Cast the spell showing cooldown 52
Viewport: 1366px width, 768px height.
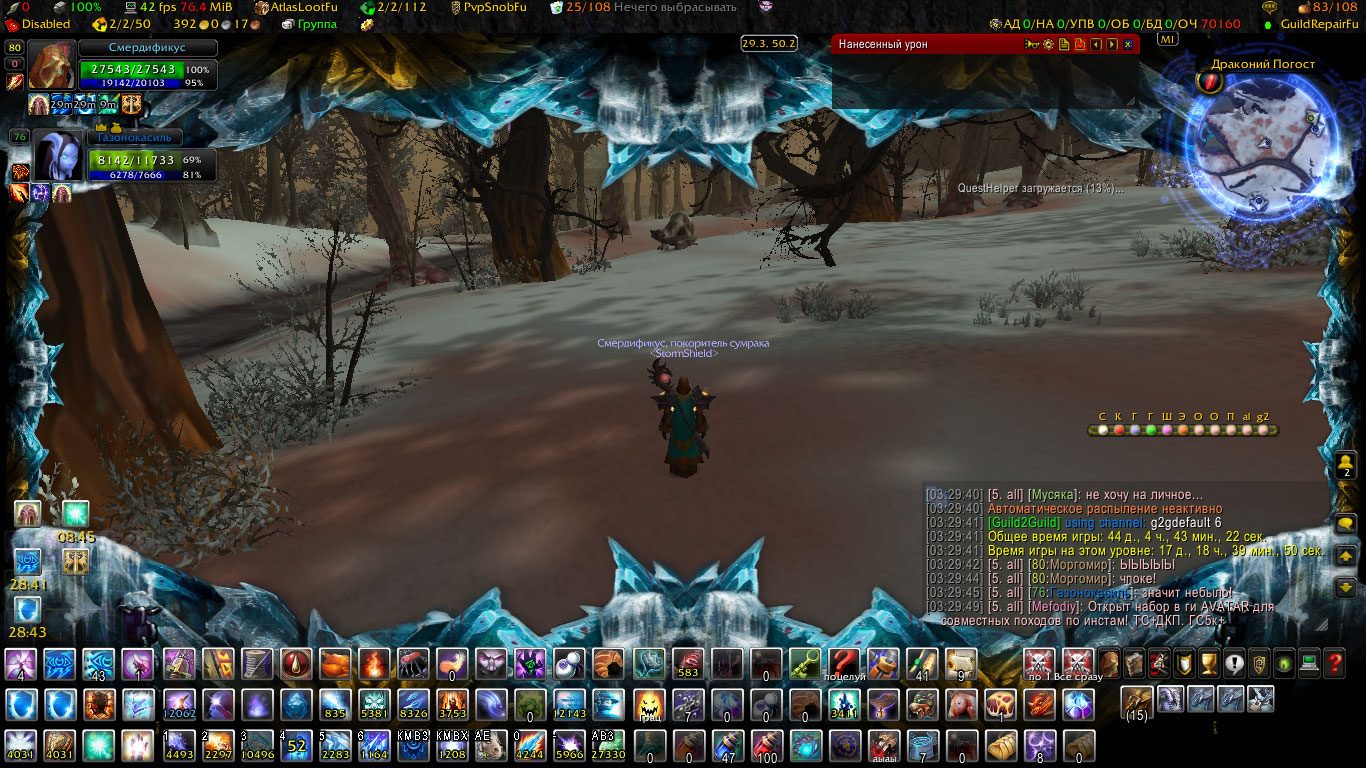tap(295, 746)
